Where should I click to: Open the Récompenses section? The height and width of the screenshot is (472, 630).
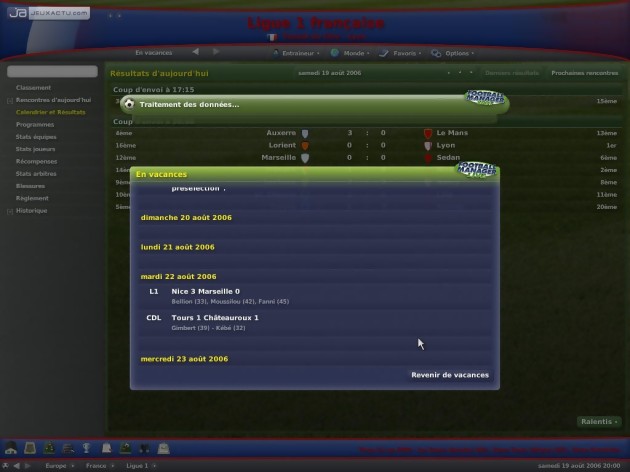coord(36,161)
